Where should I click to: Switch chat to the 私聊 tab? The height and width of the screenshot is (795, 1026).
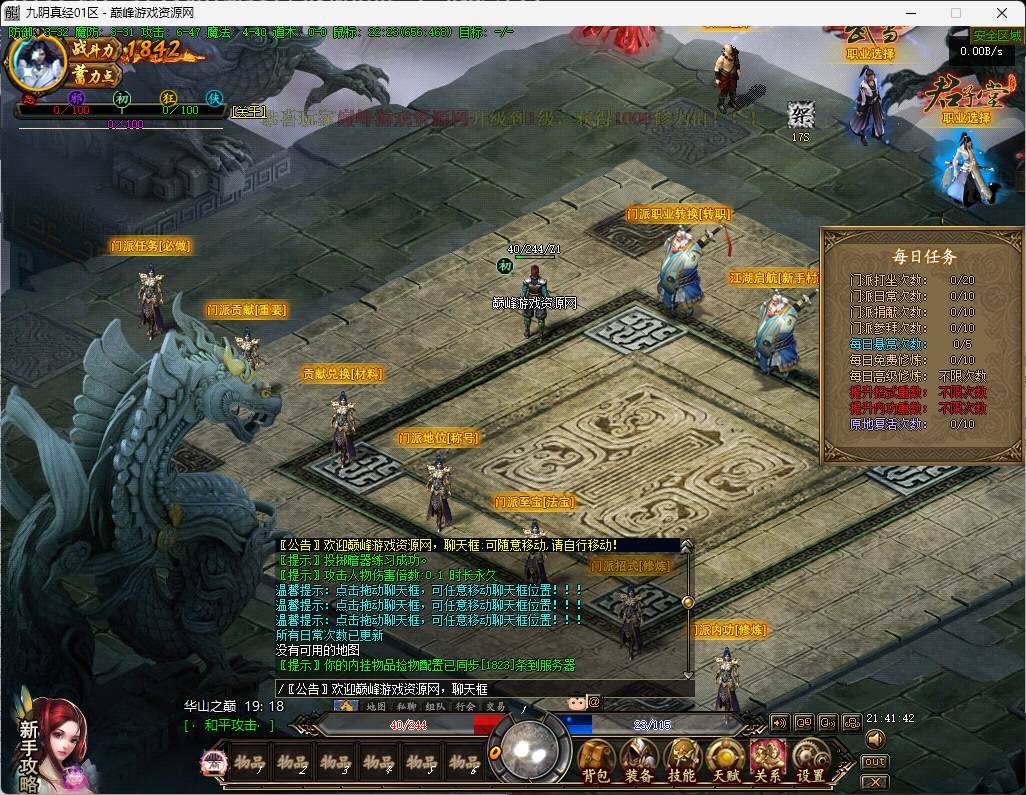pyautogui.click(x=405, y=706)
